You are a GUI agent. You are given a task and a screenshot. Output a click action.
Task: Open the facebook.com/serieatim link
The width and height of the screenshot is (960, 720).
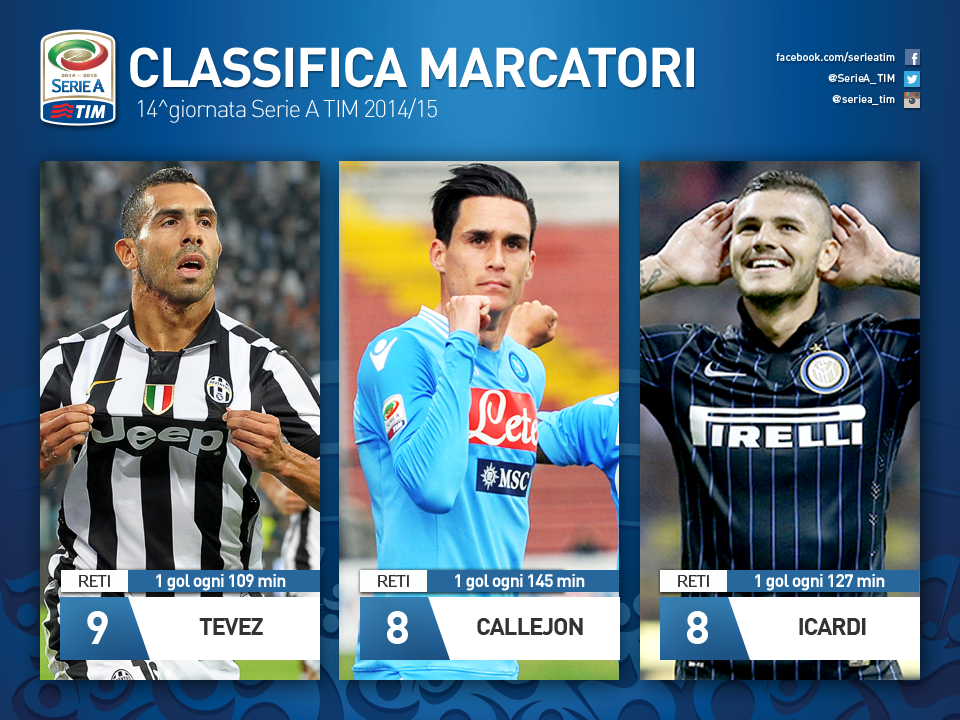click(x=835, y=58)
